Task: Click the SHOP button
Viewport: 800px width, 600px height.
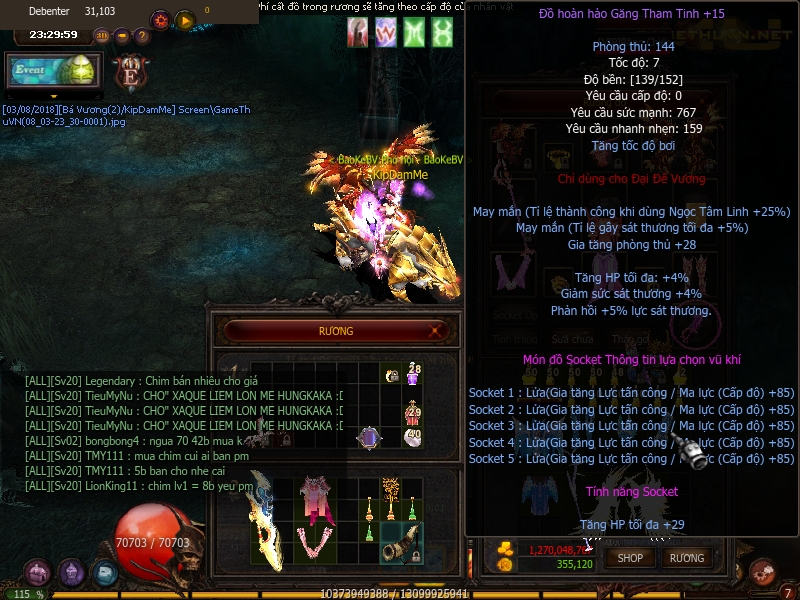Action: coord(630,558)
